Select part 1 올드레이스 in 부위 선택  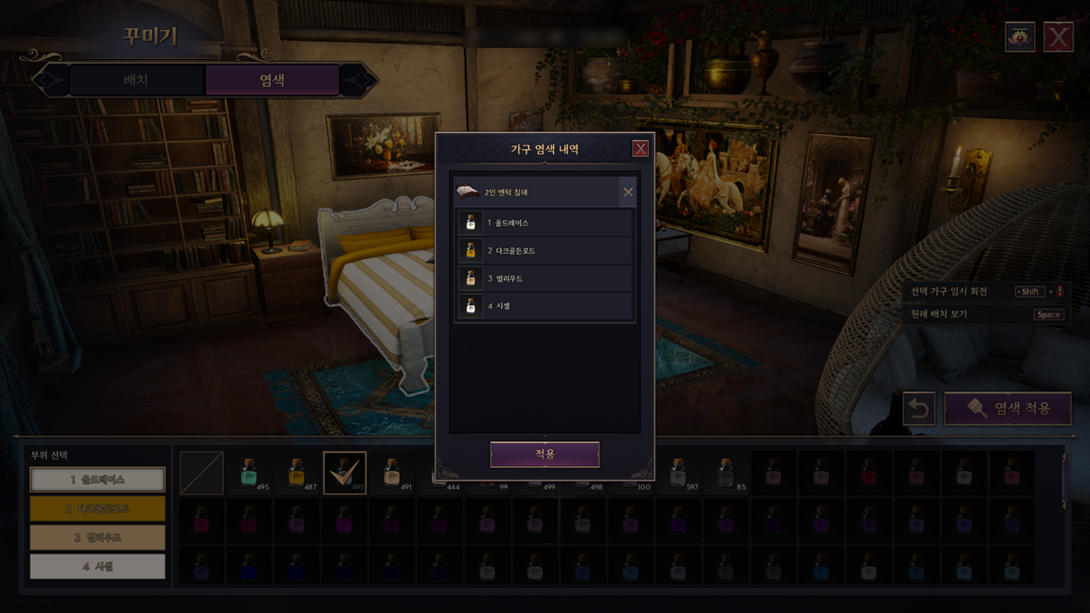pos(97,480)
